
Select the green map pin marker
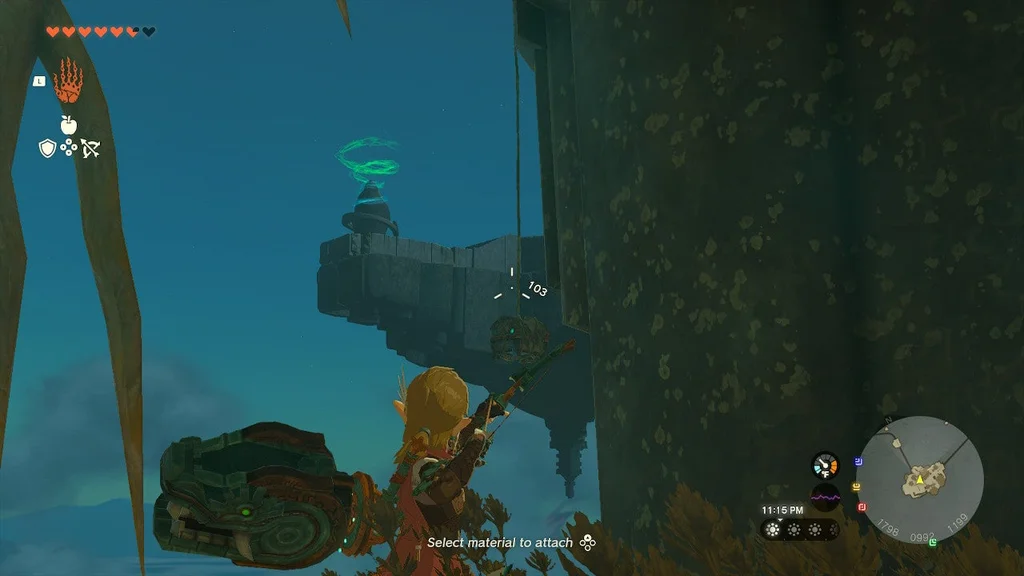(932, 543)
